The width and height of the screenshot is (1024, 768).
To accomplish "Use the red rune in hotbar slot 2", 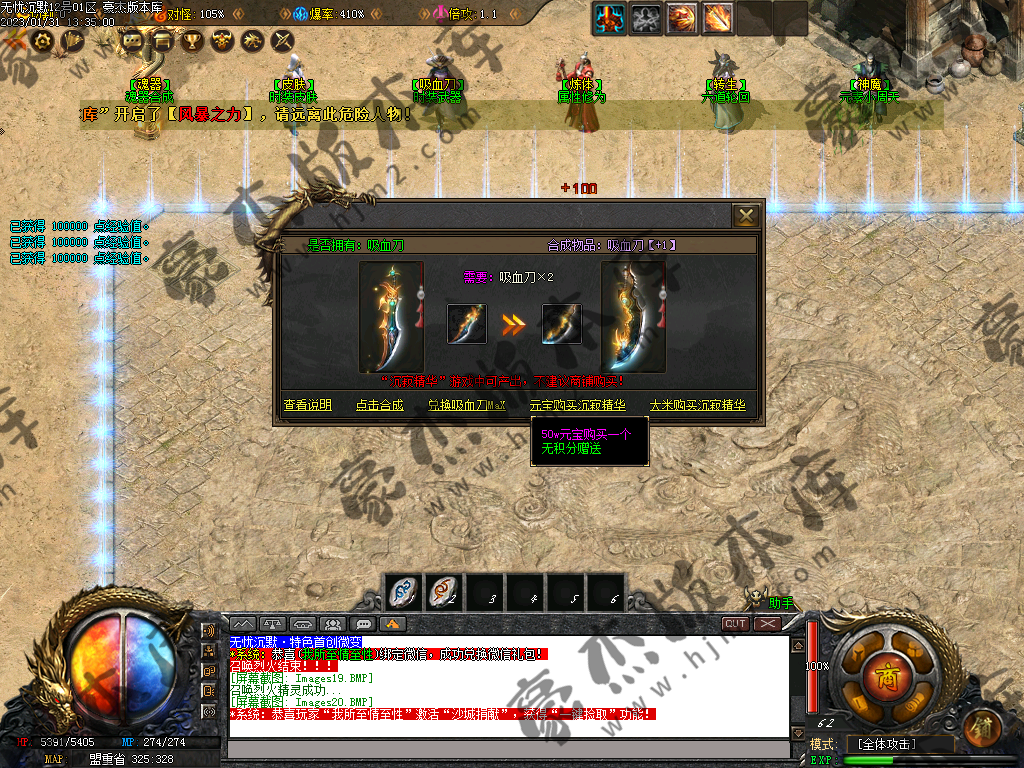I will click(443, 593).
